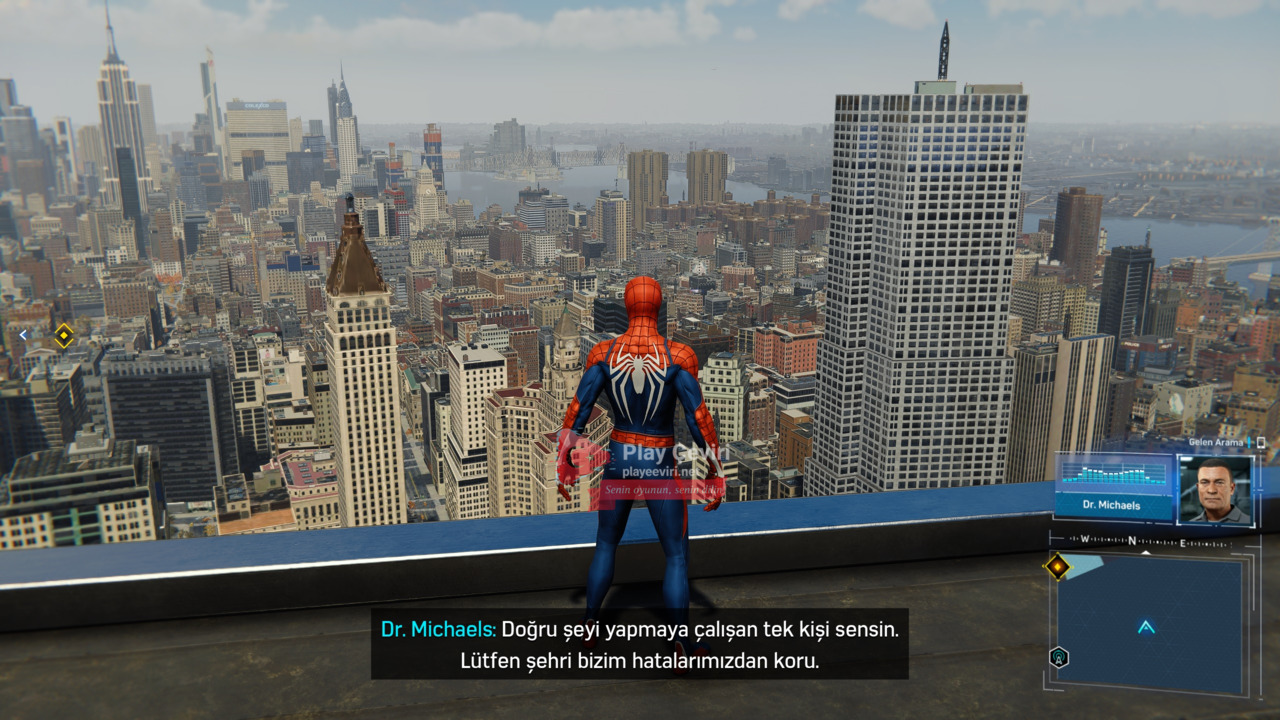Click Dr. Michaels caller portrait
Image resolution: width=1280 pixels, height=720 pixels.
(1215, 490)
